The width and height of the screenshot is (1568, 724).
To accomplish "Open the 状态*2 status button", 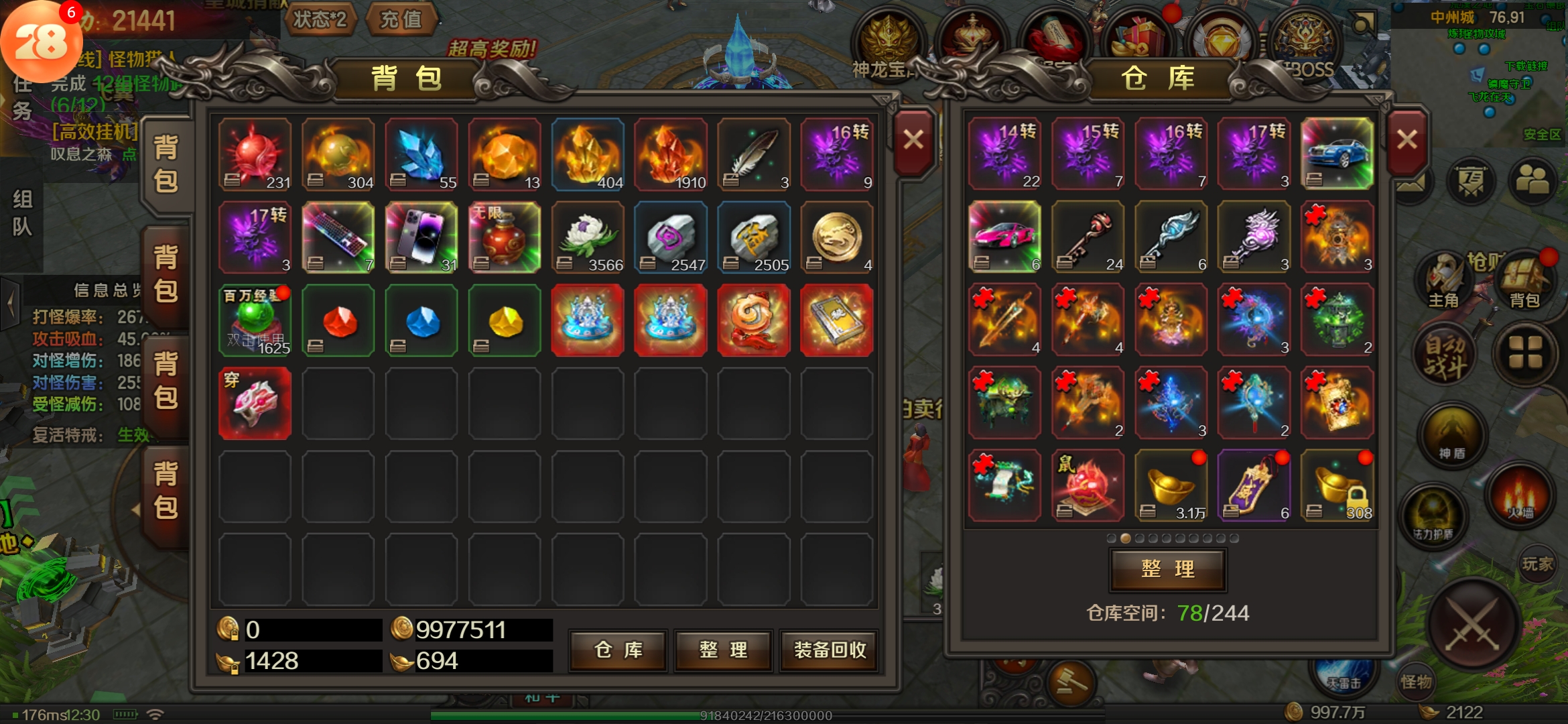I will (320, 19).
